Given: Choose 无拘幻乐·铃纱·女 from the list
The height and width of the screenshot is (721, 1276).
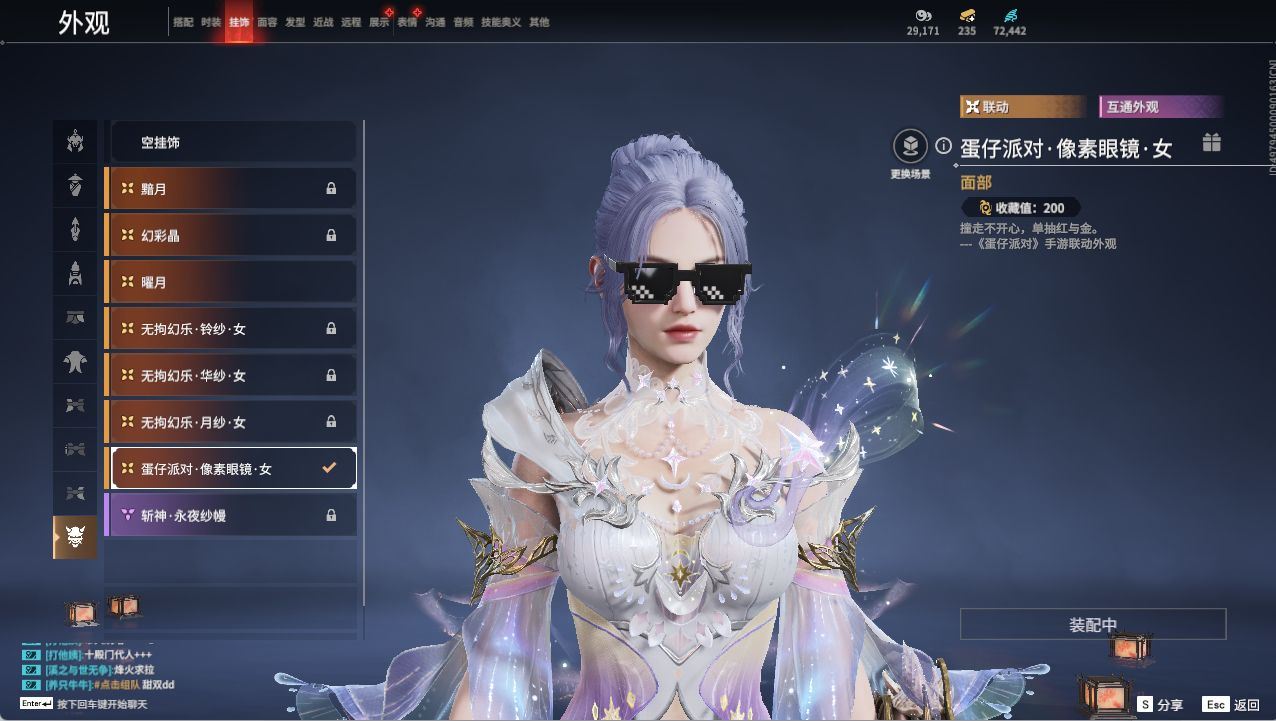Looking at the screenshot, I should pos(231,328).
